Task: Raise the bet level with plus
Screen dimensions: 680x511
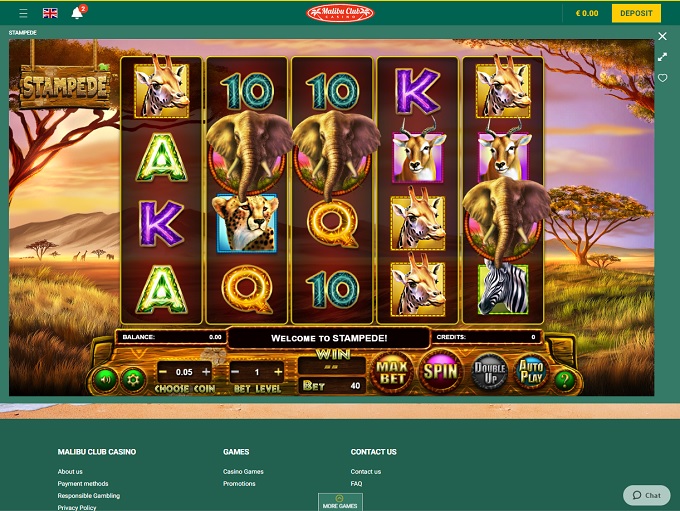Action: 277,372
